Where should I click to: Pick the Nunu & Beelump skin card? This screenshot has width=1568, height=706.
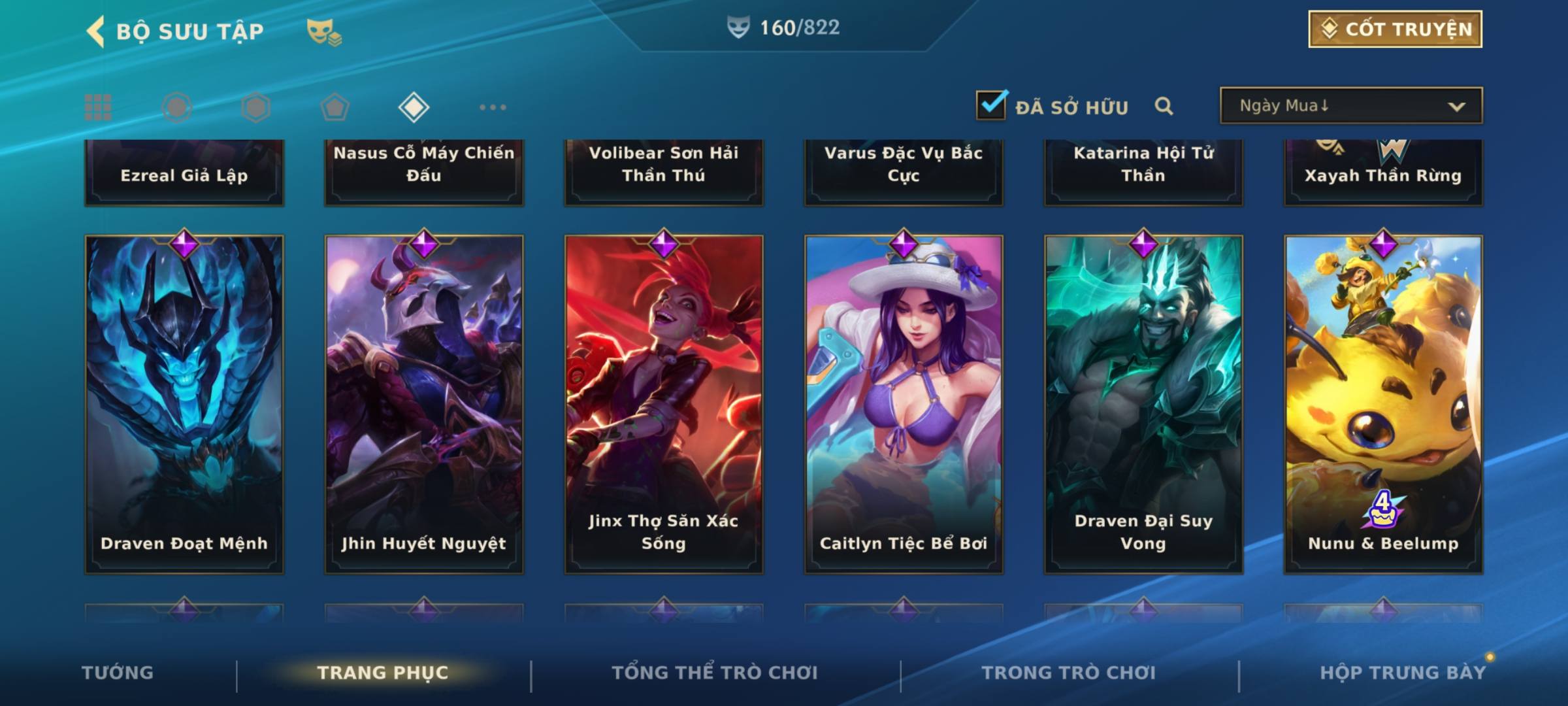click(1383, 404)
